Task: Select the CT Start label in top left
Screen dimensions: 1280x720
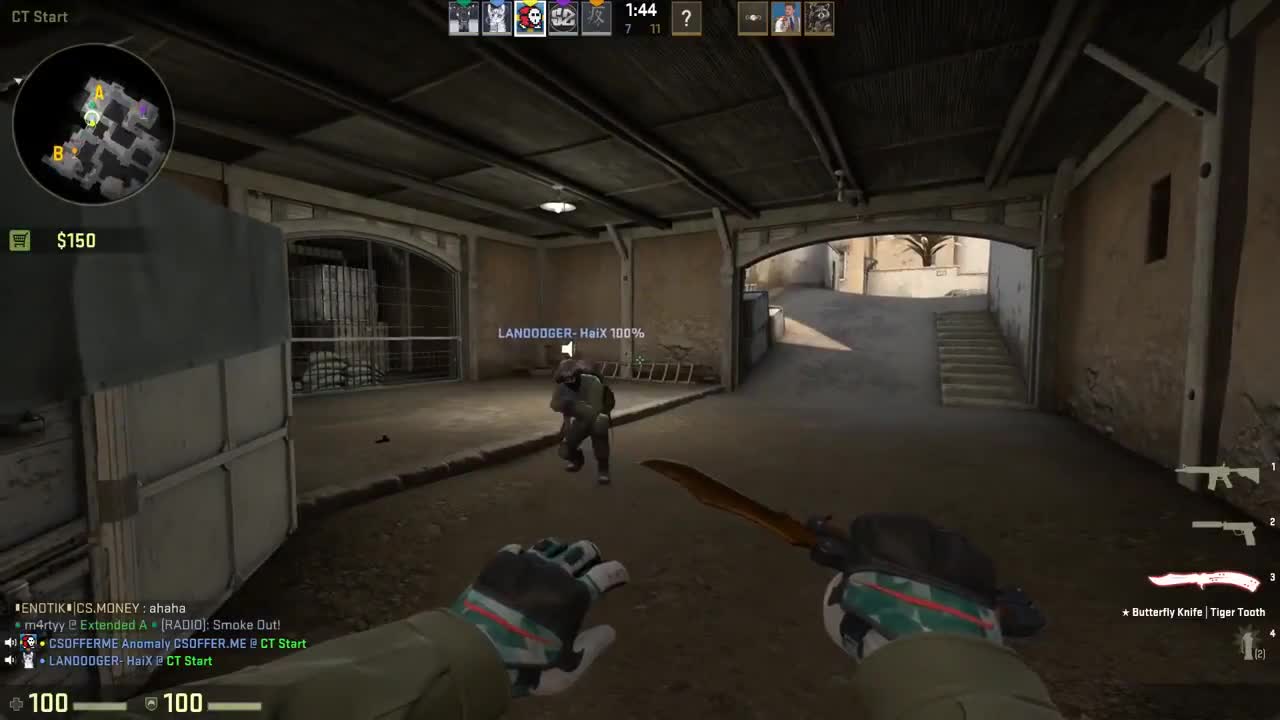Action: [38, 16]
